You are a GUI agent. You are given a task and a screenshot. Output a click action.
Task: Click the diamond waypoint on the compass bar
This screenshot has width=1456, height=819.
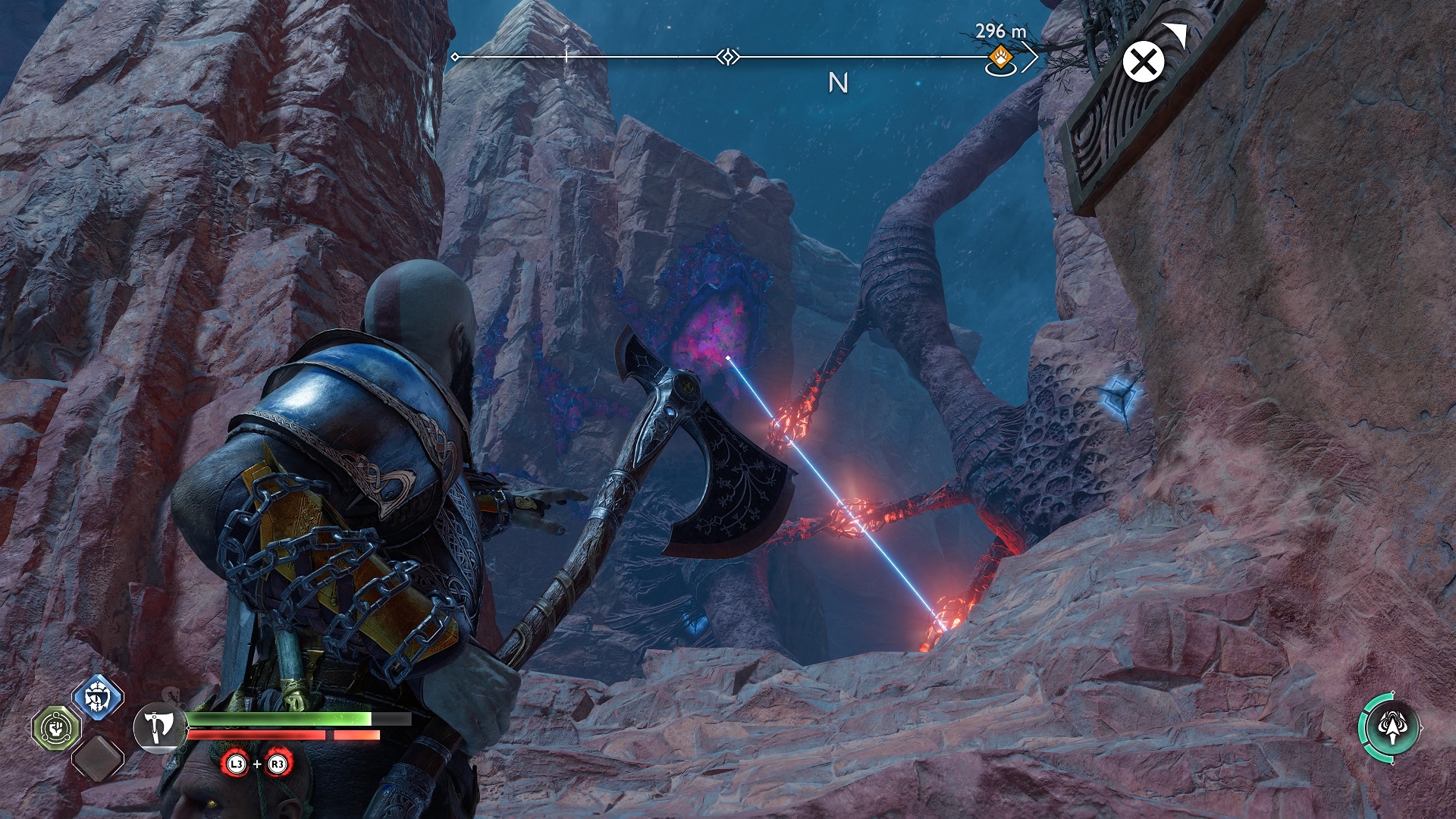pyautogui.click(x=727, y=57)
